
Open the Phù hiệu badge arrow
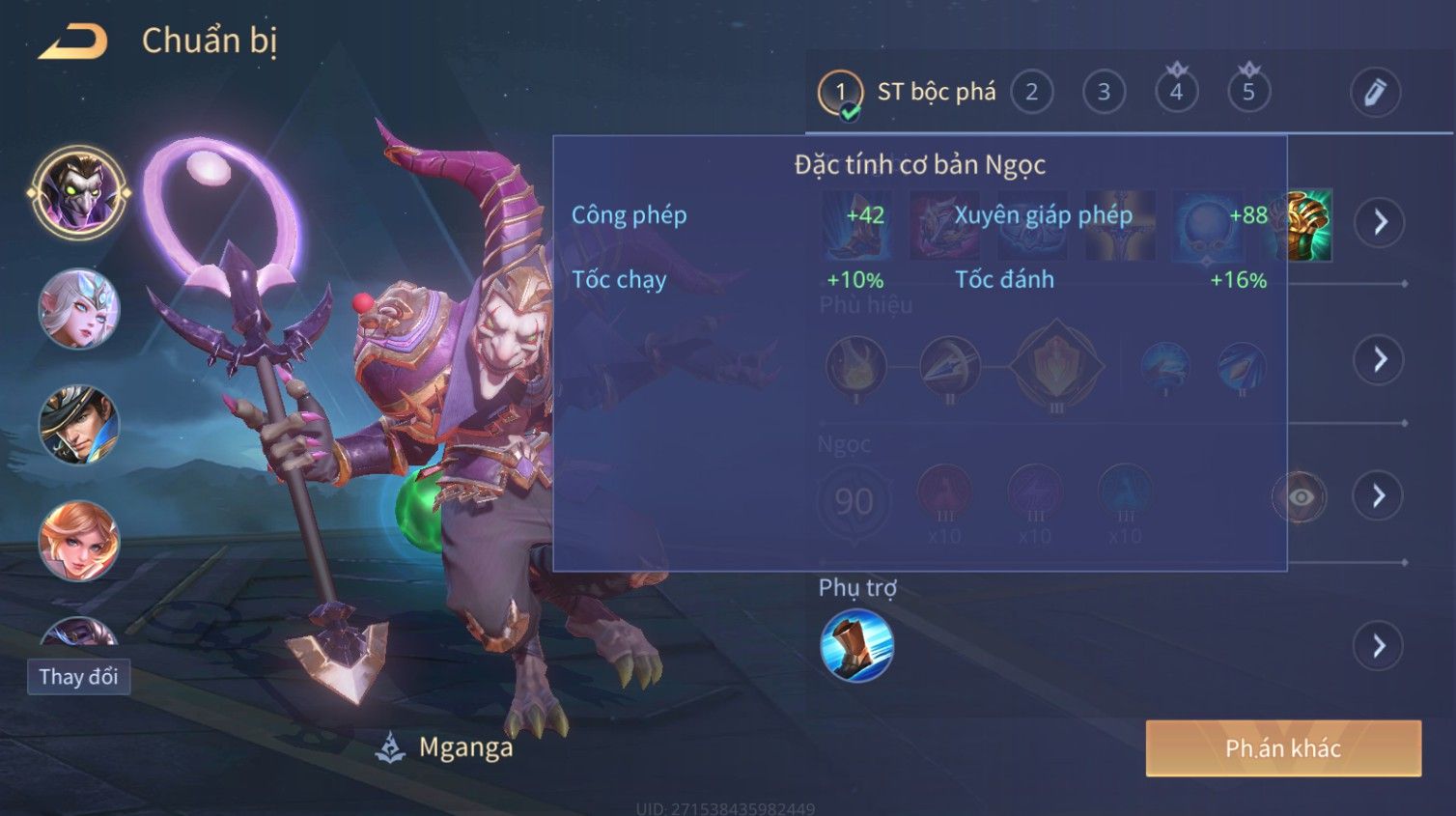pos(1379,359)
